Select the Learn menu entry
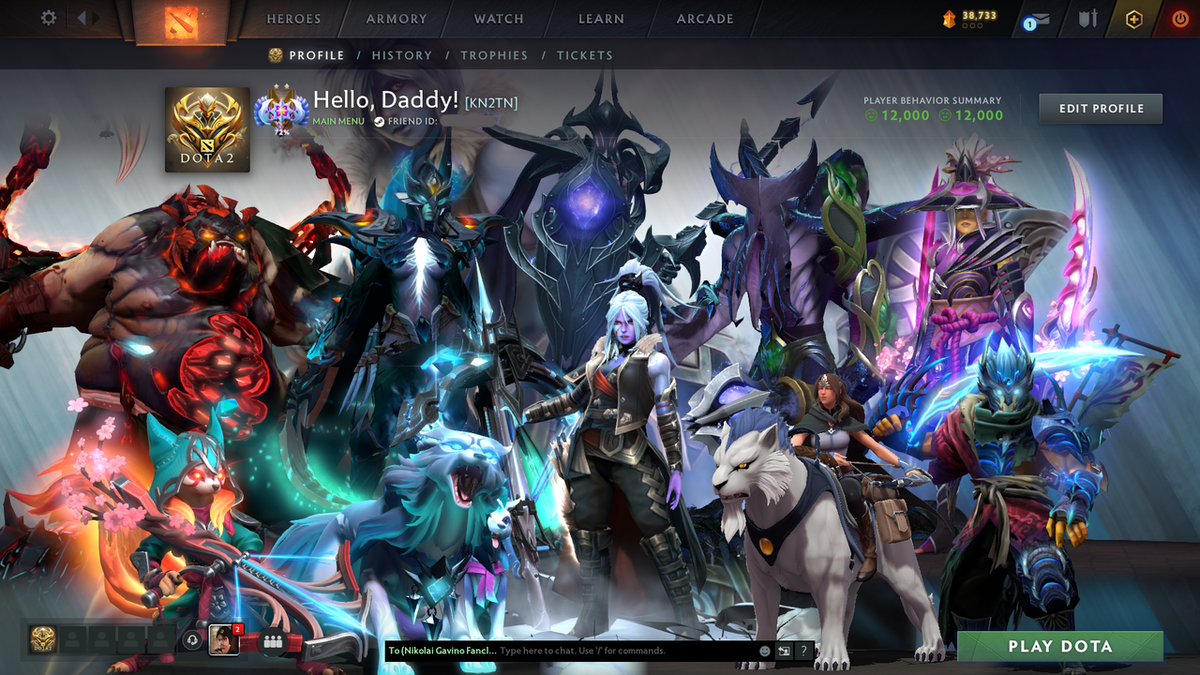 [601, 19]
